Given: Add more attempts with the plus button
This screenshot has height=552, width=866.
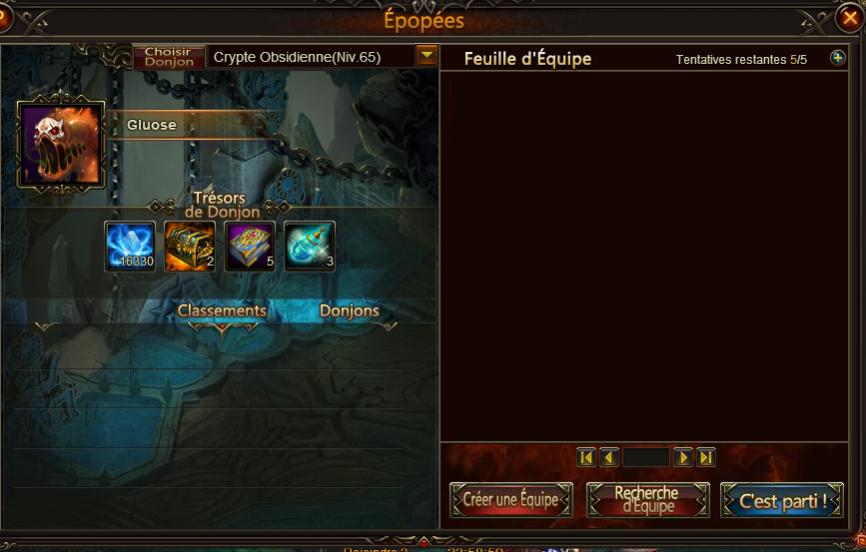Looking at the screenshot, I should point(838,58).
